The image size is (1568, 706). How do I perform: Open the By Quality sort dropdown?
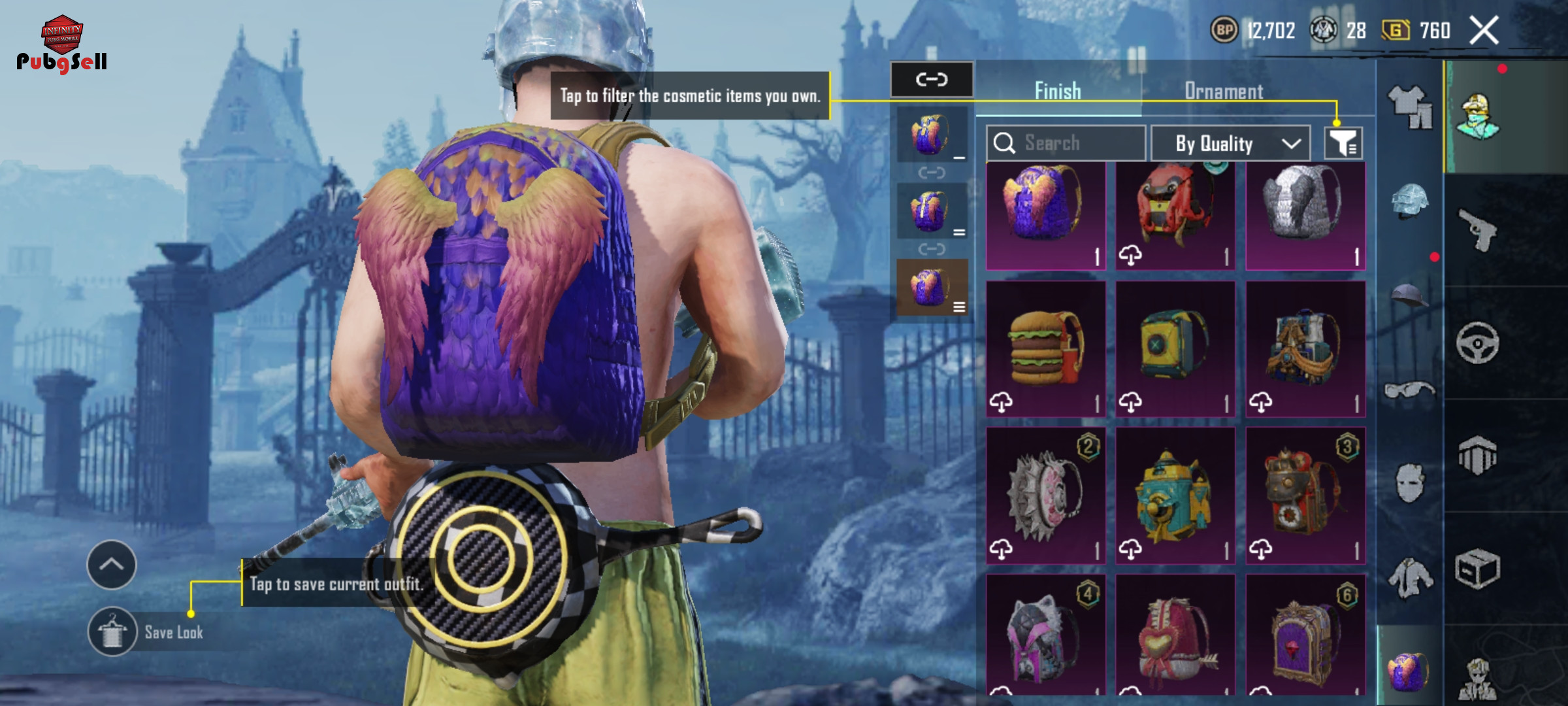coord(1230,144)
